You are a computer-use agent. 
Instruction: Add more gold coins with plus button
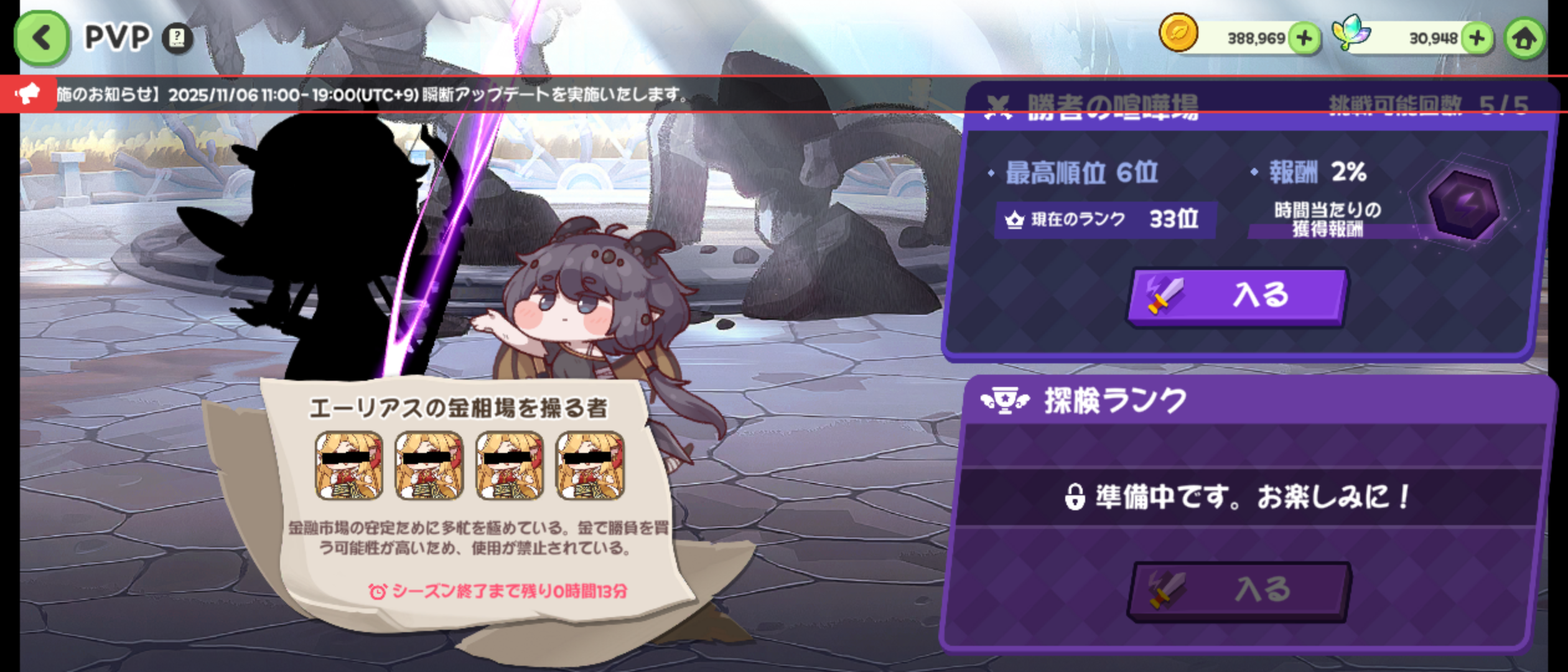[x=1305, y=38]
